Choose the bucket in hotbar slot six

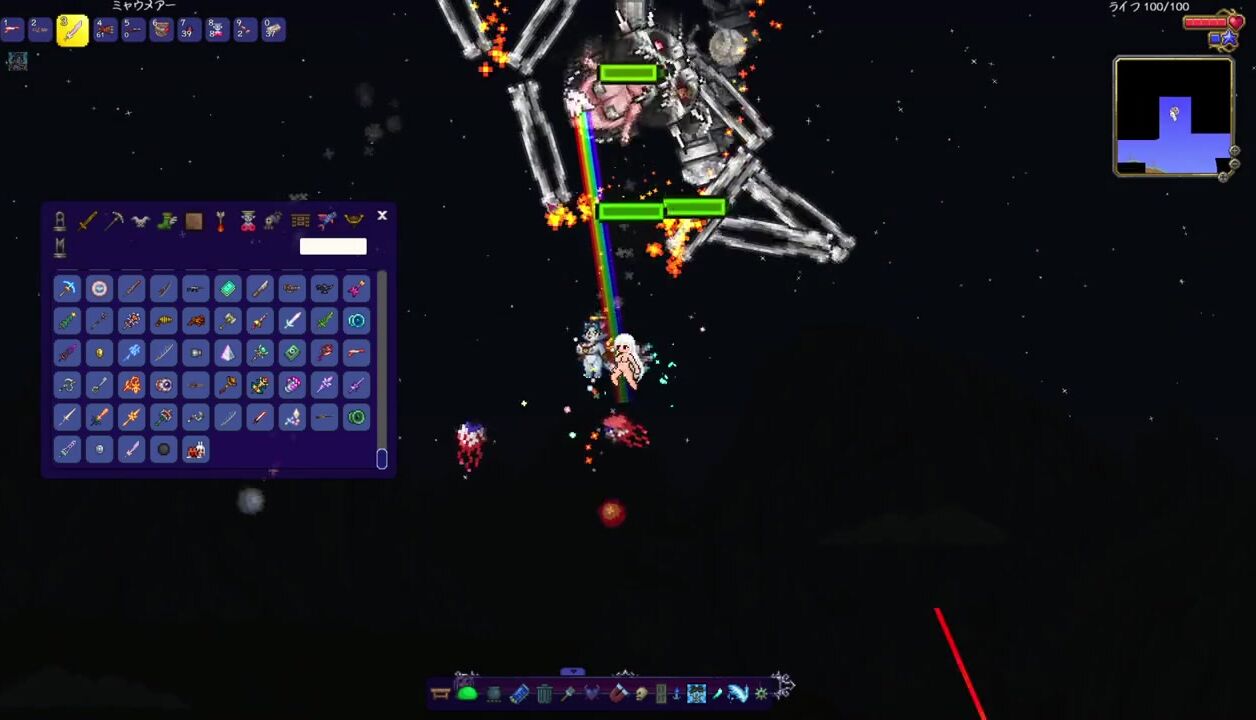coord(161,30)
